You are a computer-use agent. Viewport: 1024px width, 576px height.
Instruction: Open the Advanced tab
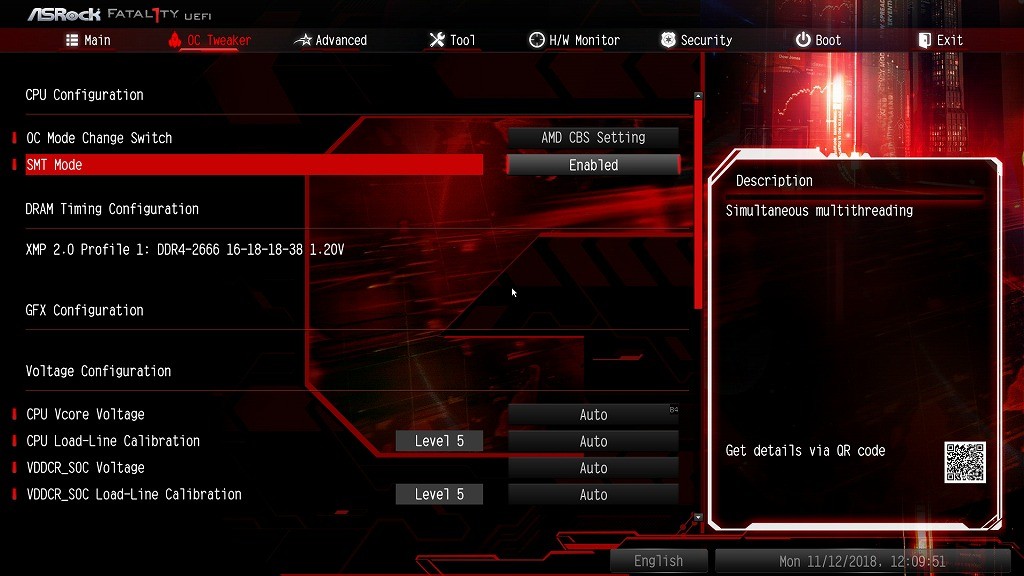pos(331,40)
